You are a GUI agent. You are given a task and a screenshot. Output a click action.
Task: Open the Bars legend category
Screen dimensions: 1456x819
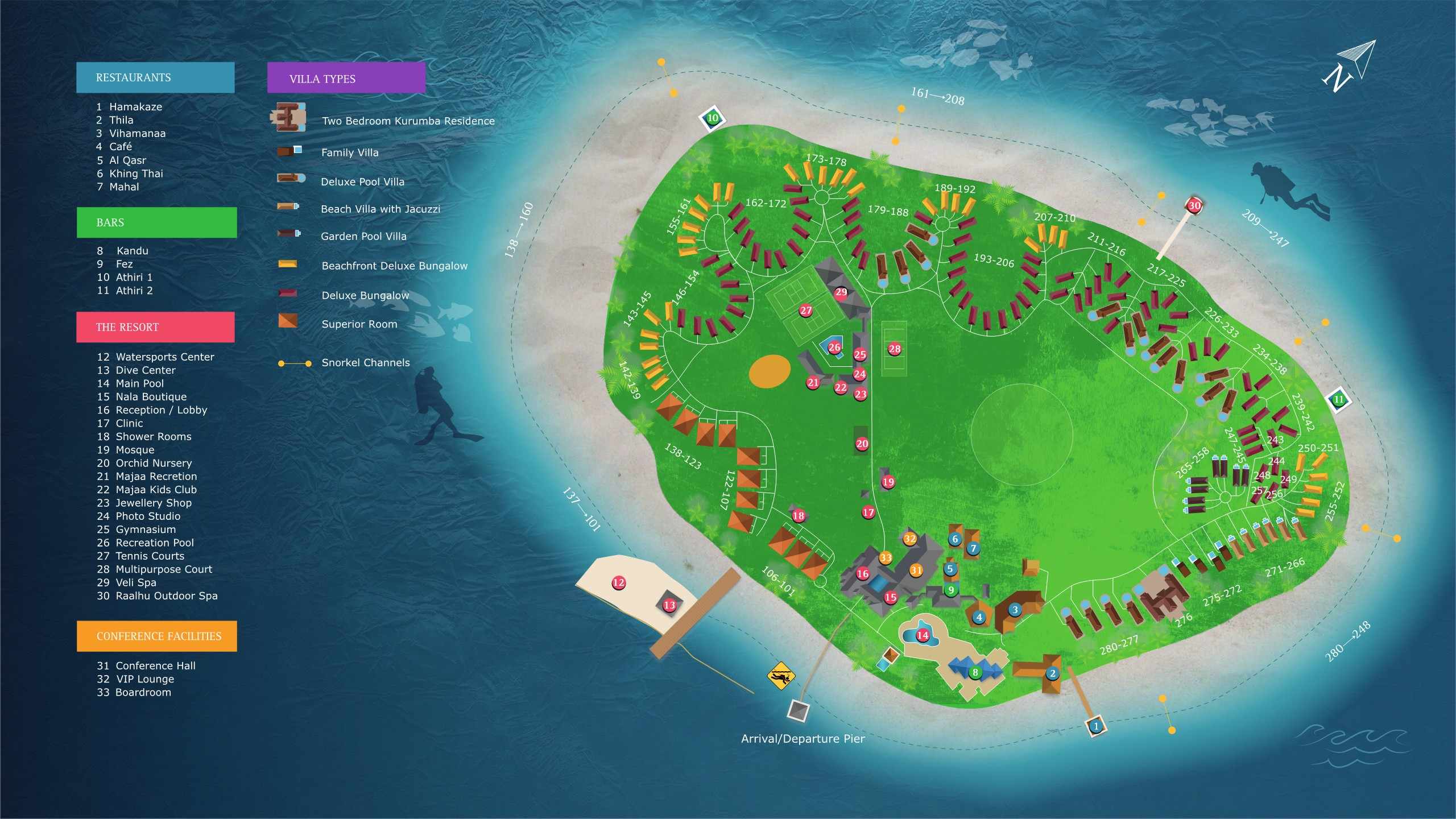156,222
